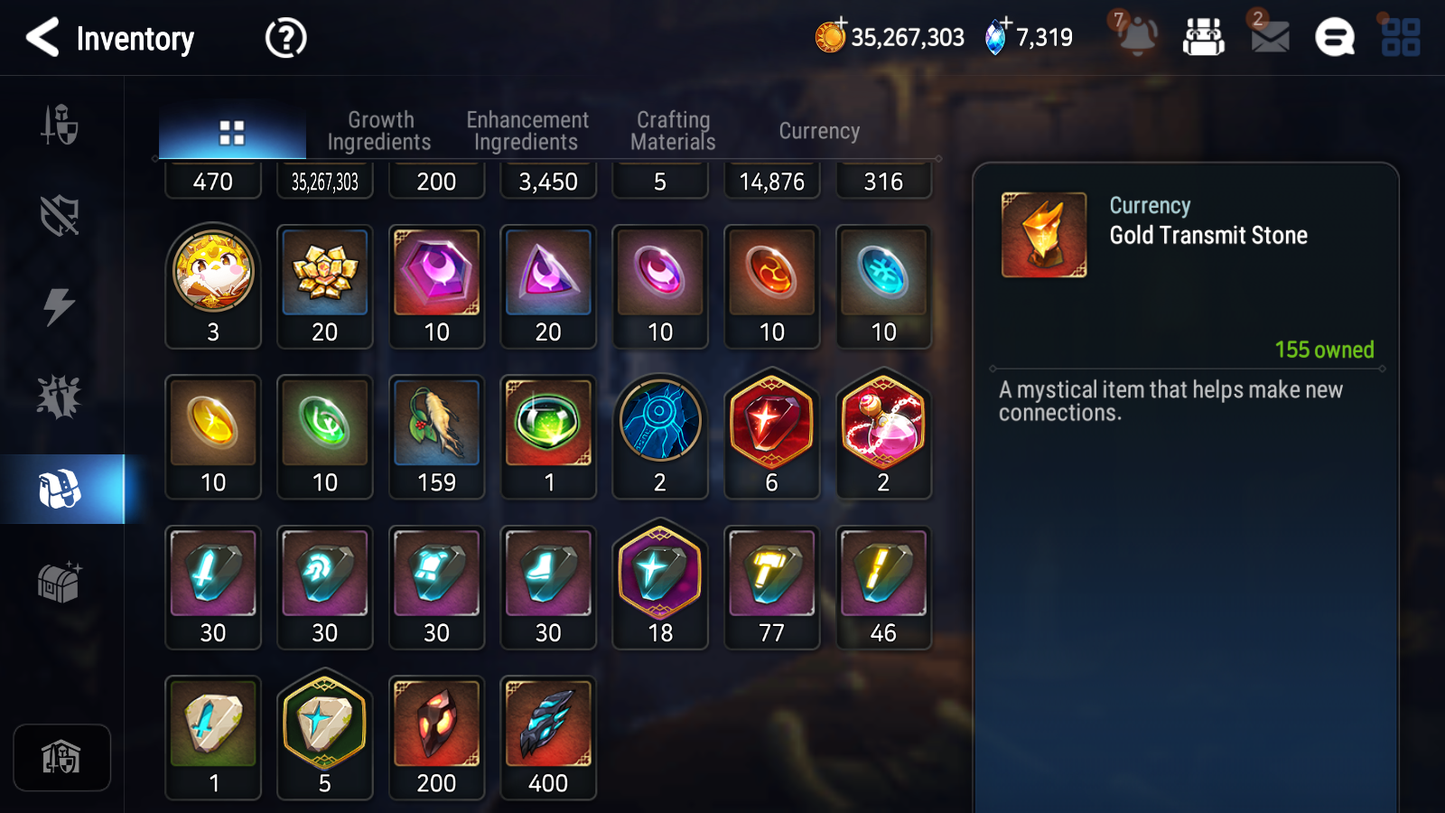
Task: Select the dark blue crystal item with 400
Action: tap(548, 737)
